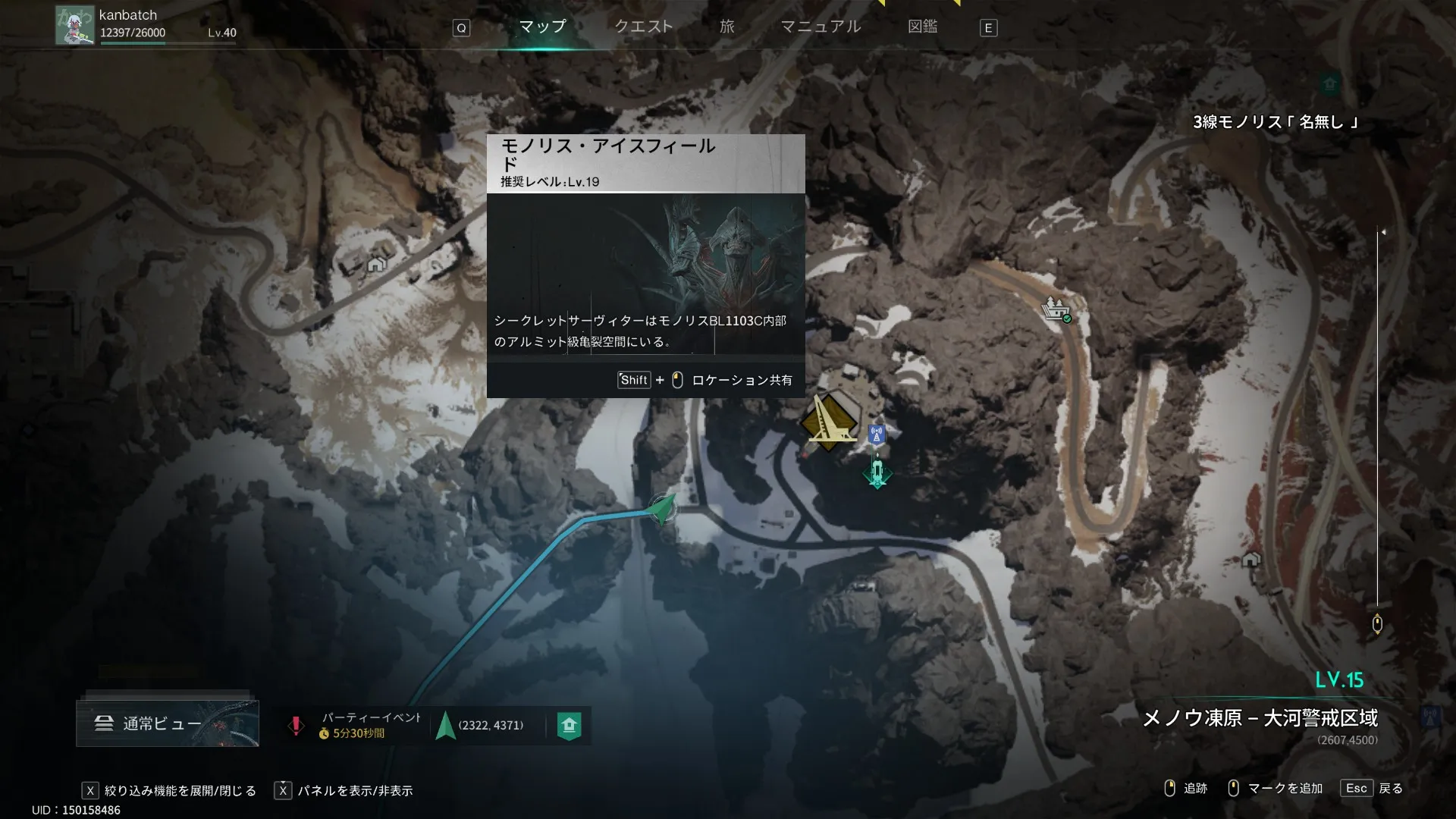The image size is (1456, 819).
Task: Click the blue signal tower marker
Action: pyautogui.click(x=877, y=435)
